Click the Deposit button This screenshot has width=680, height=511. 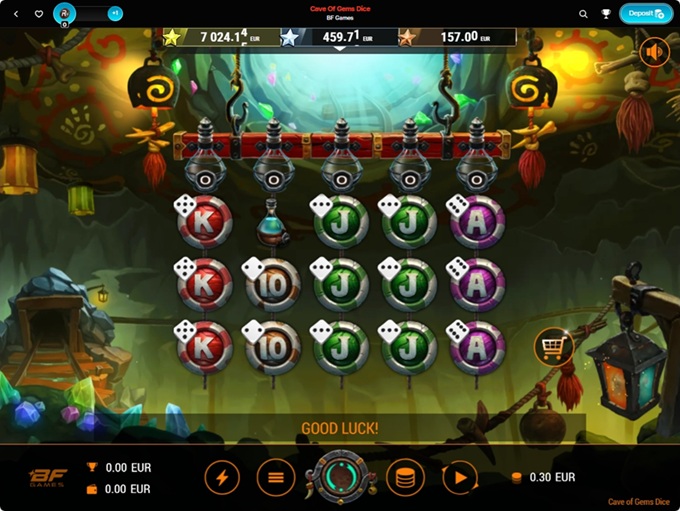point(645,14)
